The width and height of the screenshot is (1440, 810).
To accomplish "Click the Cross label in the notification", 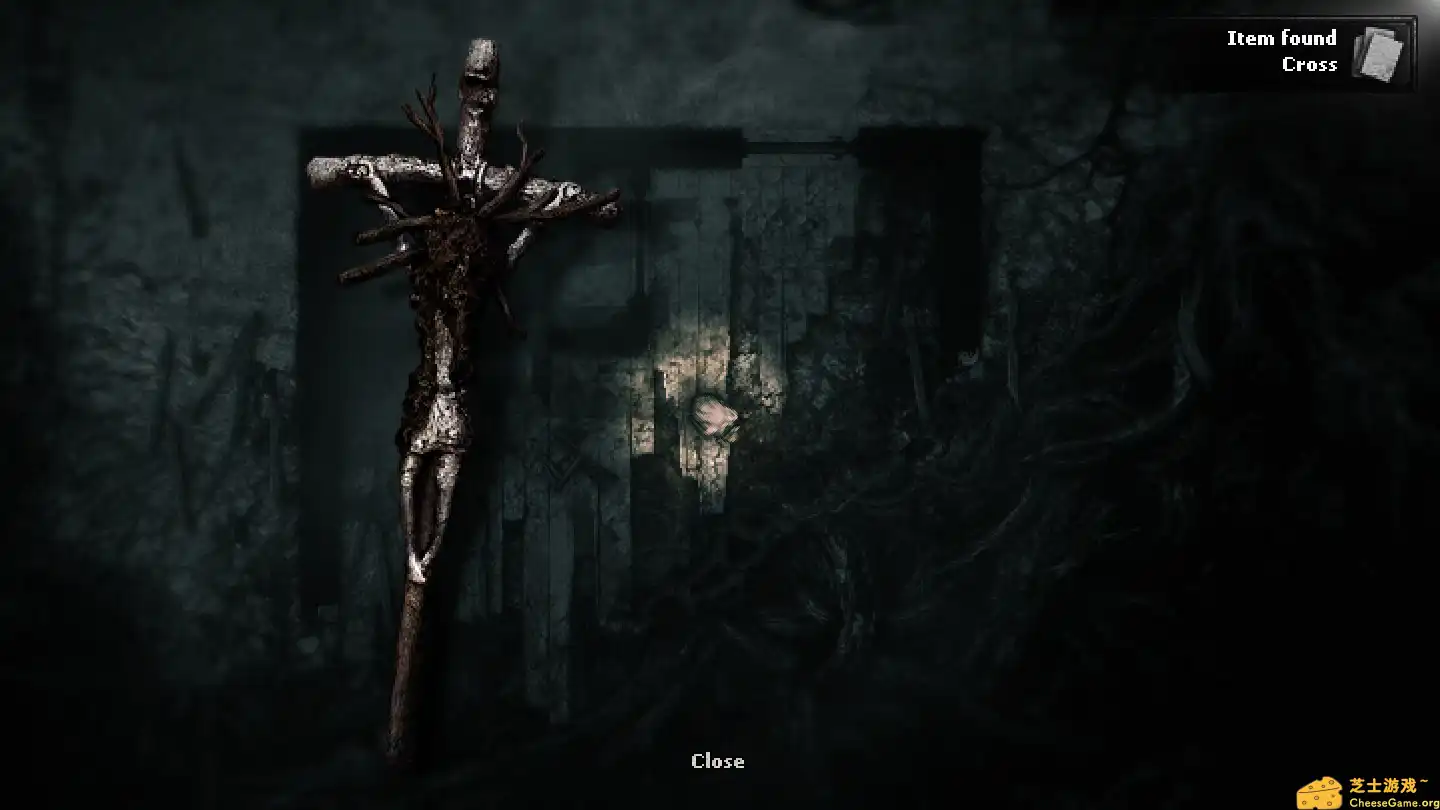I will [1310, 64].
